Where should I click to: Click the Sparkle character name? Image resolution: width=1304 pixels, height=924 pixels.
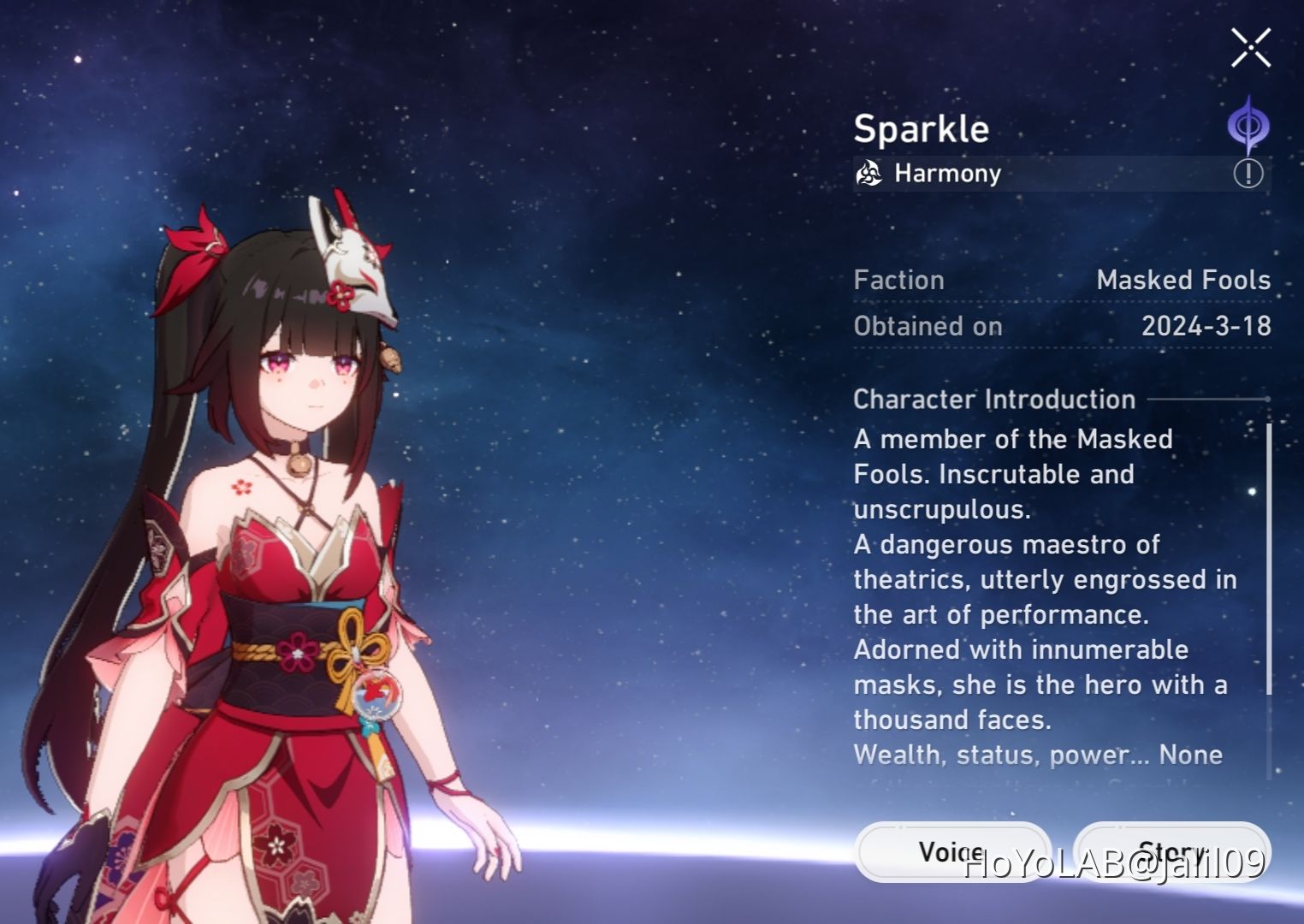922,129
